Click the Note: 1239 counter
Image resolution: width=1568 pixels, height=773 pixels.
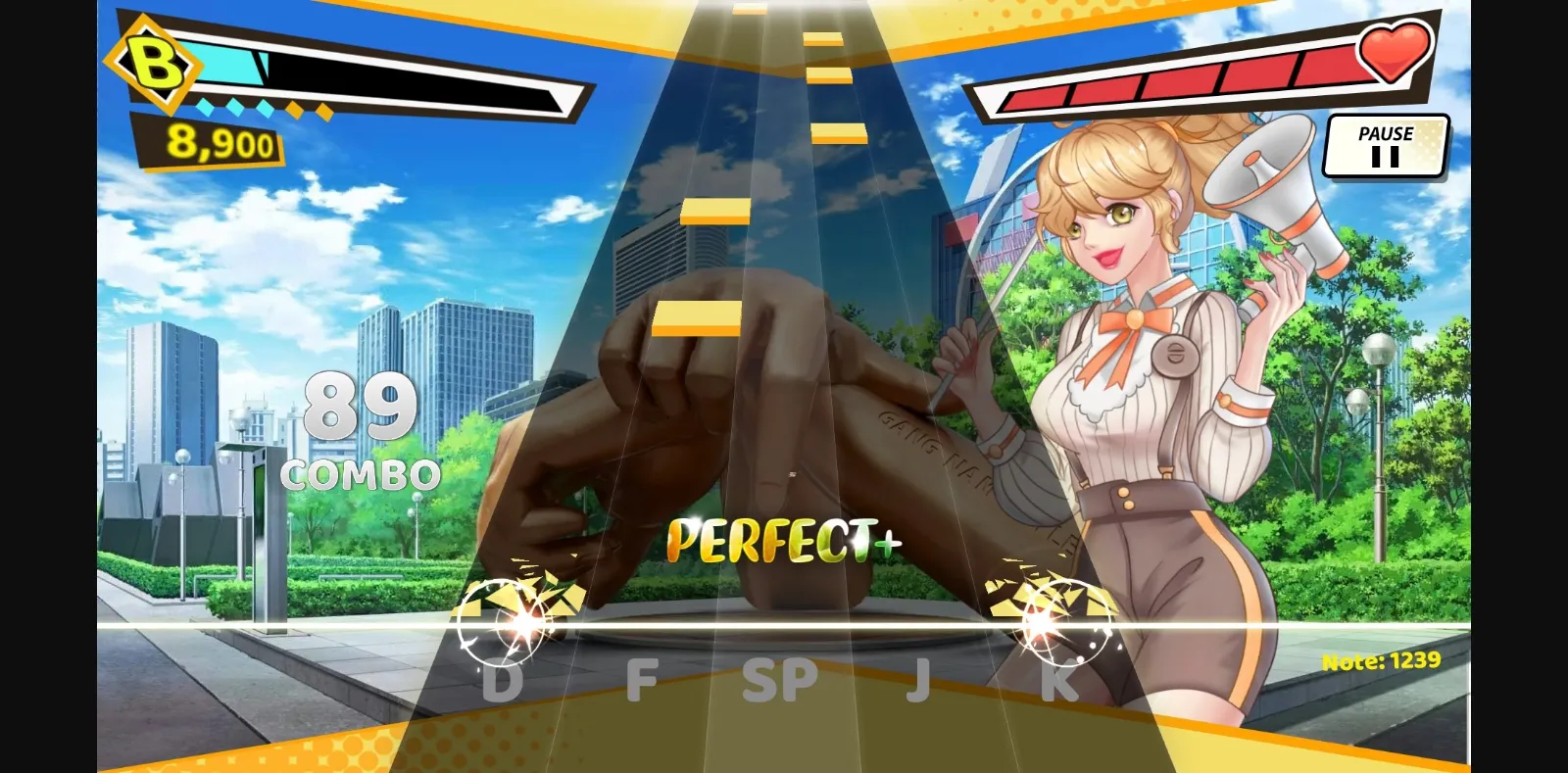[1379, 660]
